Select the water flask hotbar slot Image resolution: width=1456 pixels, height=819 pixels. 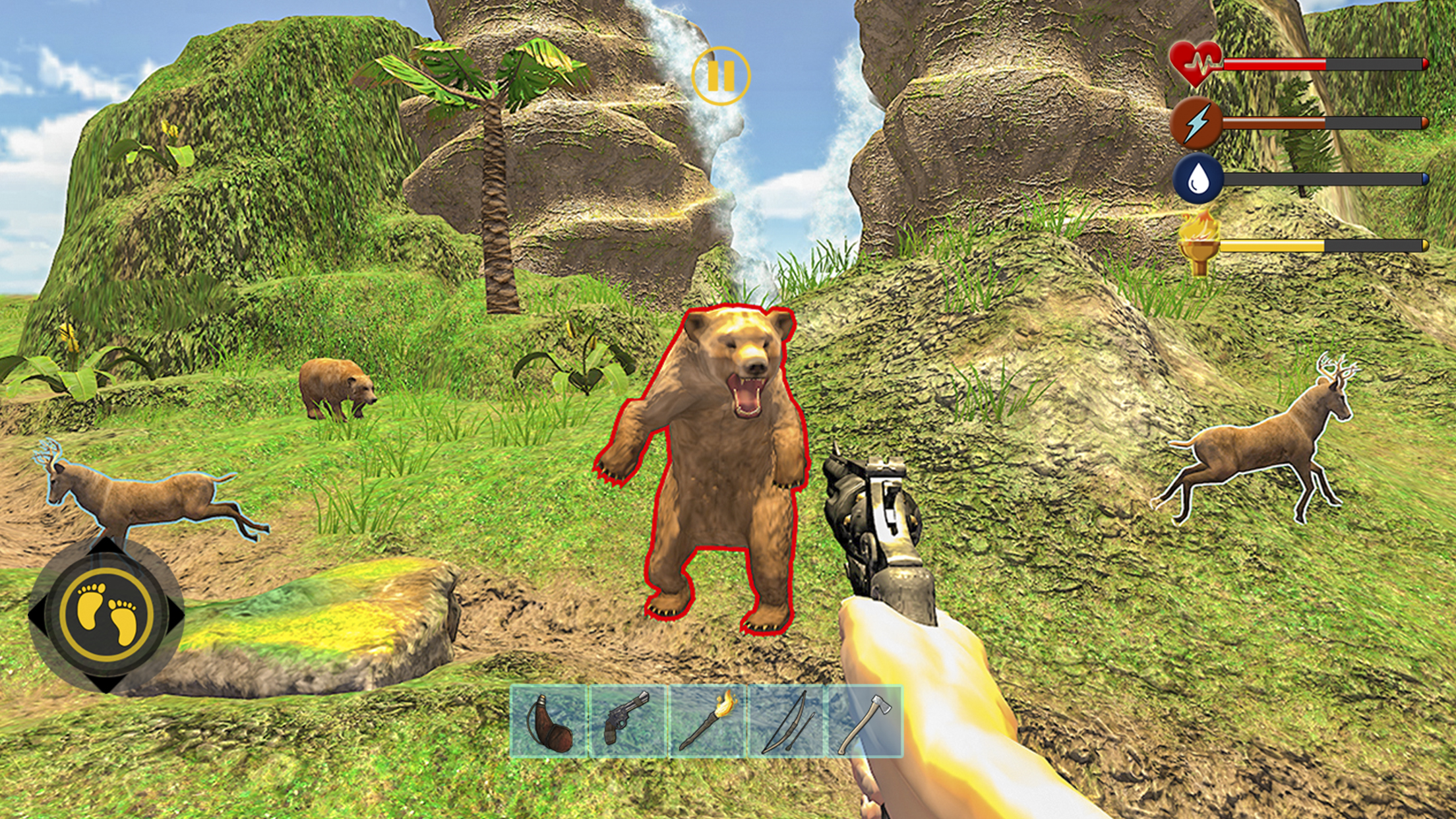click(549, 721)
